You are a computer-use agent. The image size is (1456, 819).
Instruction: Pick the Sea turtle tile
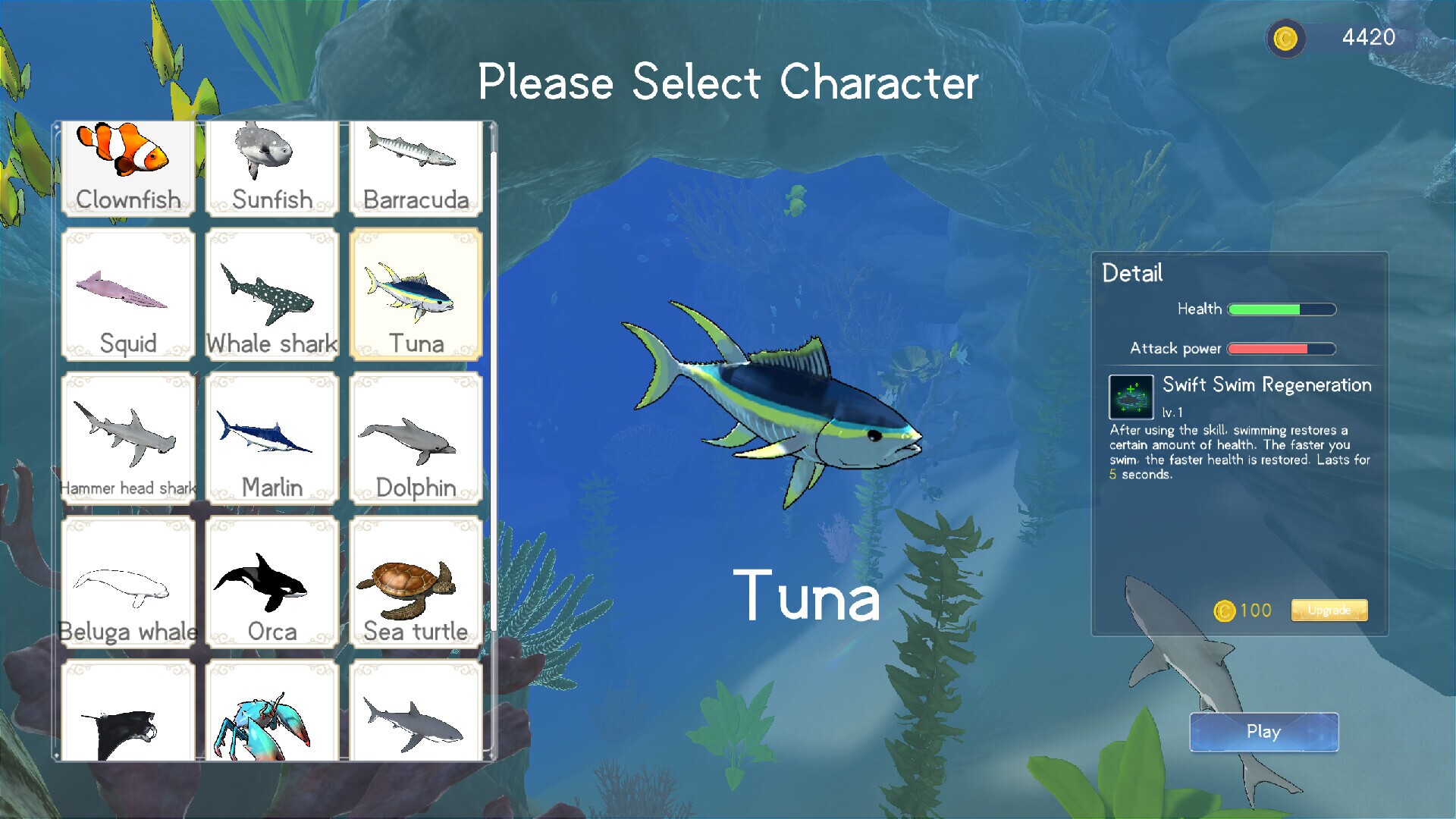coord(416,582)
